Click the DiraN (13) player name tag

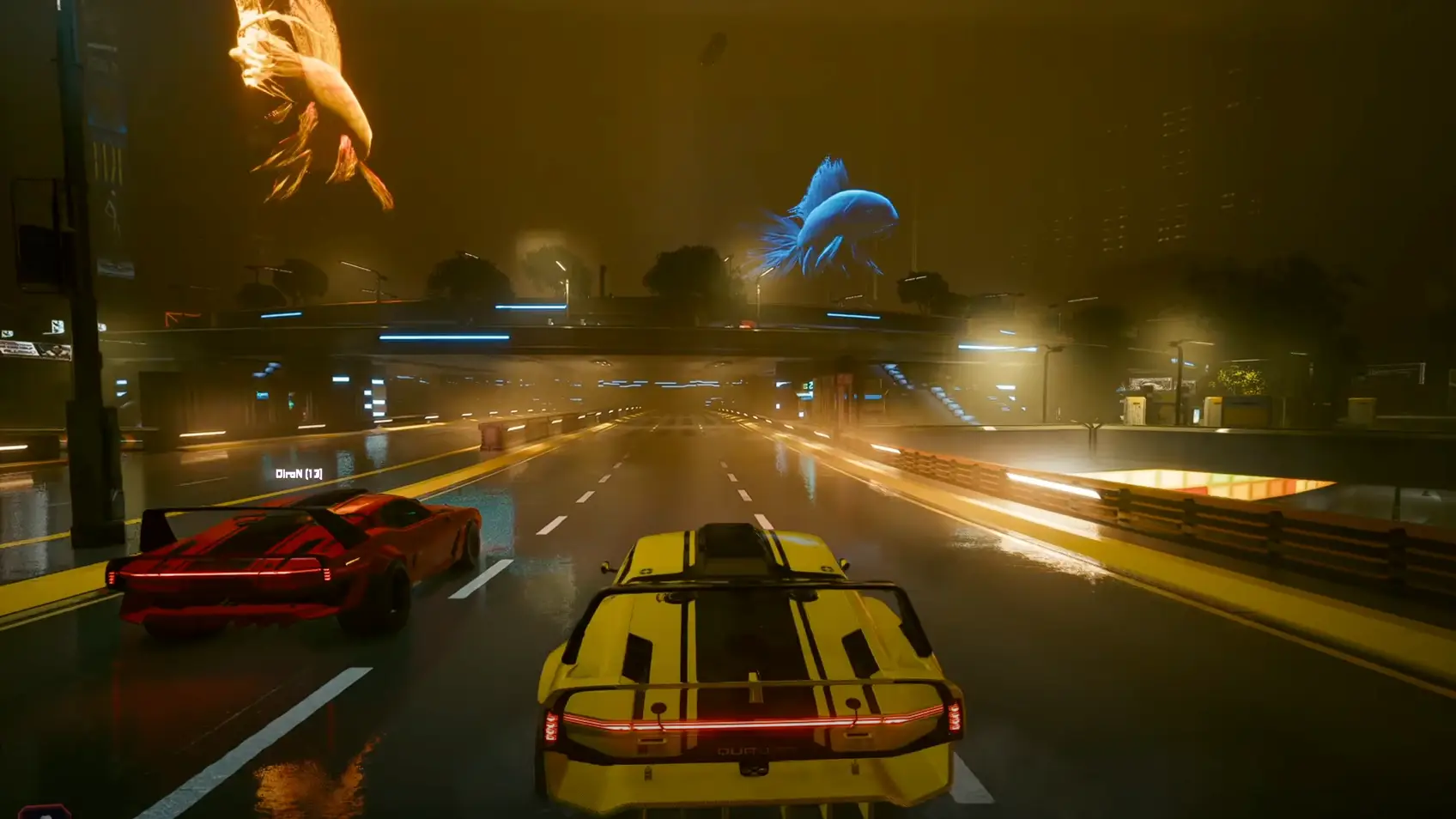(299, 474)
